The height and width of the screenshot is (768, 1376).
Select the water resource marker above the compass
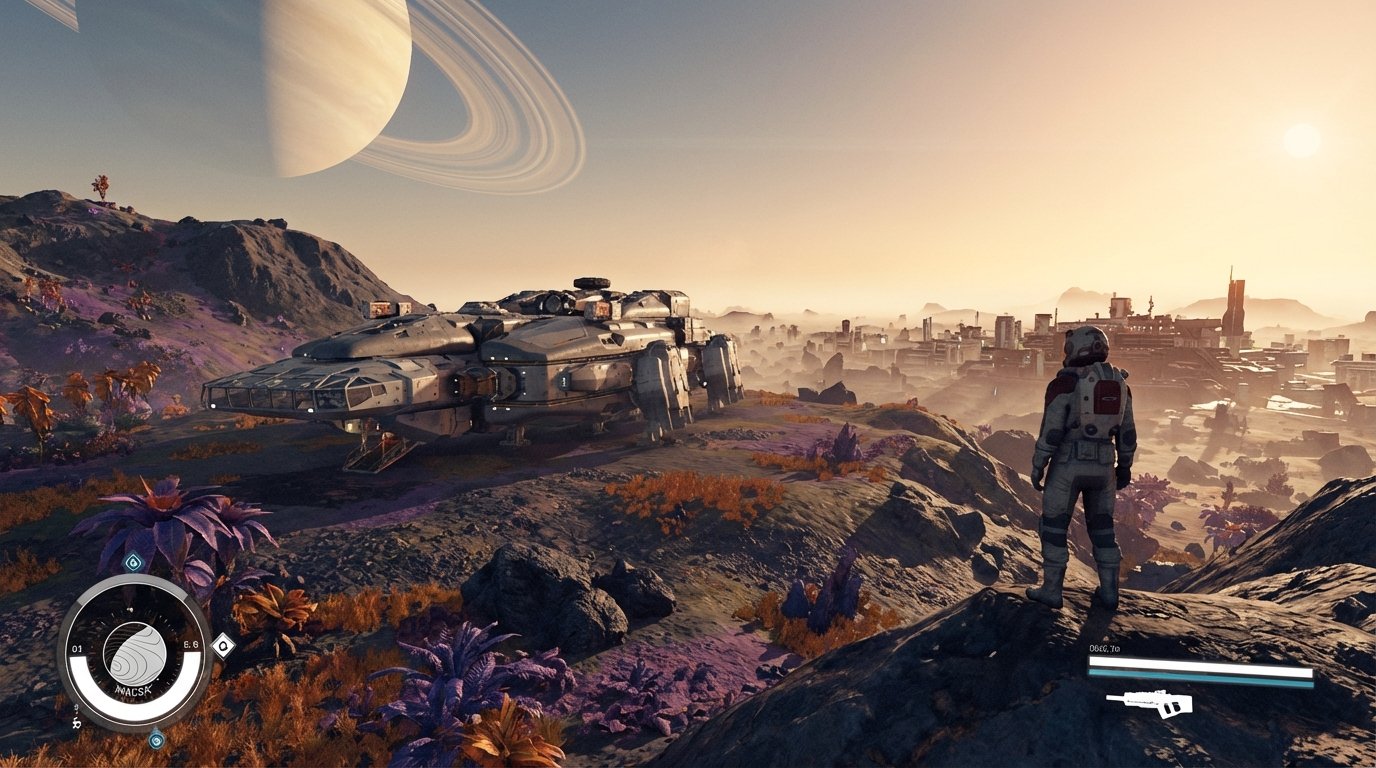click(132, 561)
